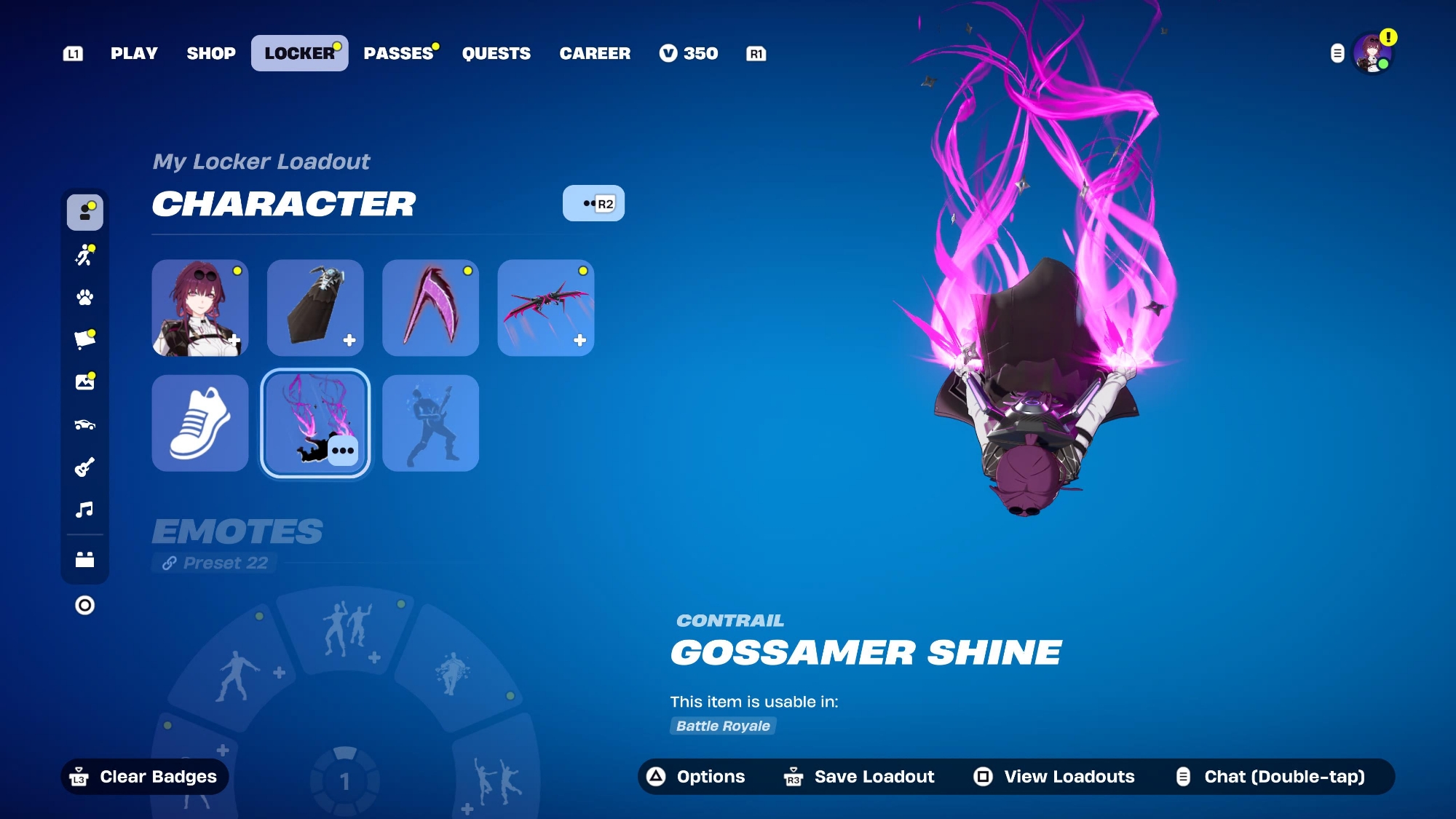Open the paw print sidebar category

tap(85, 297)
